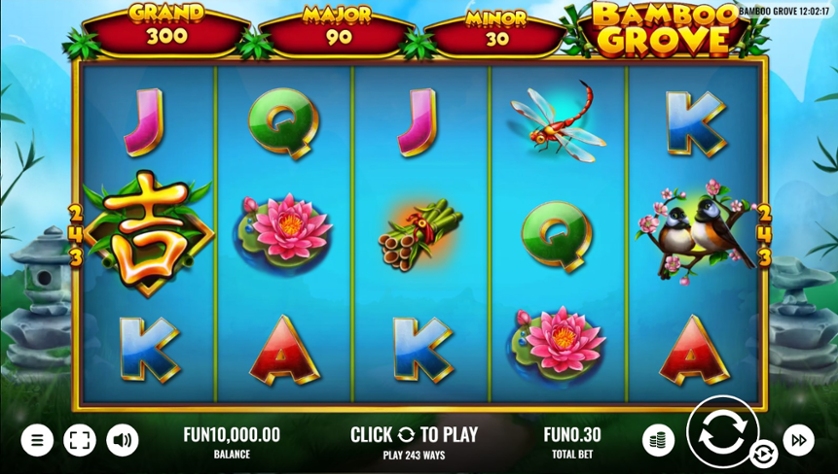
Task: Toggle fullscreen mode
Action: click(79, 439)
